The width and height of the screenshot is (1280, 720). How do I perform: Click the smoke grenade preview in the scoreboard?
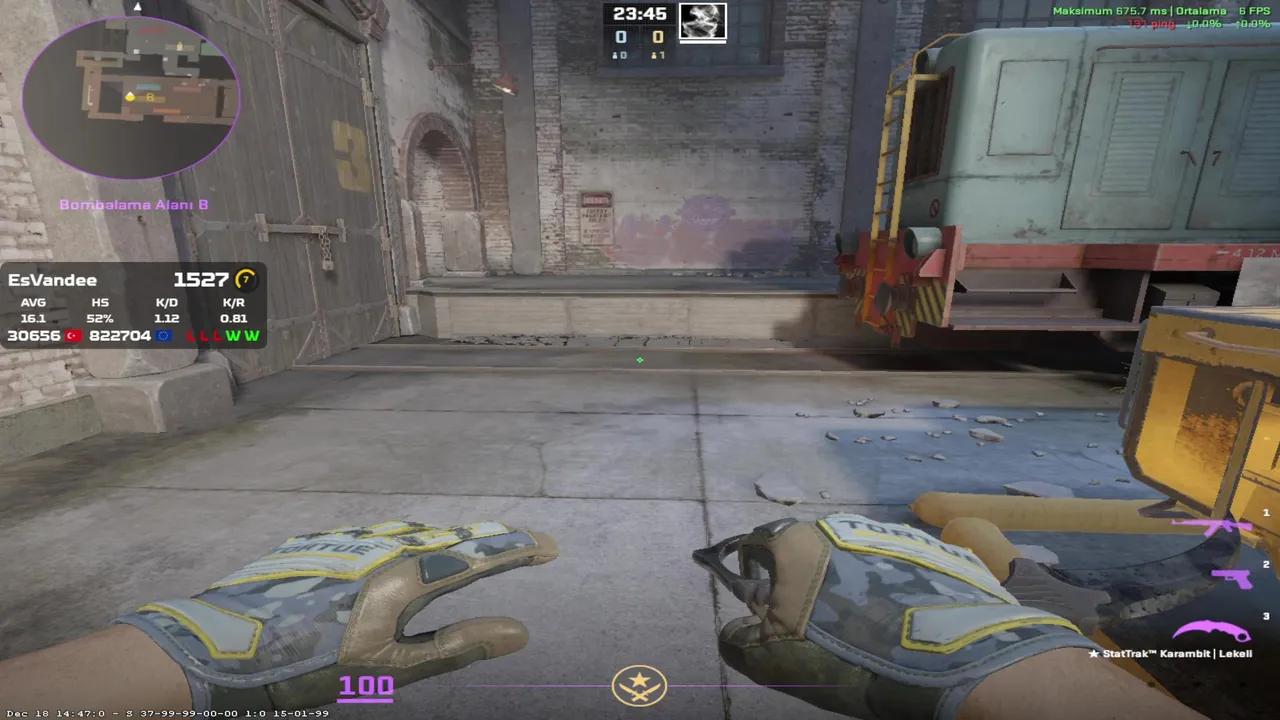702,22
